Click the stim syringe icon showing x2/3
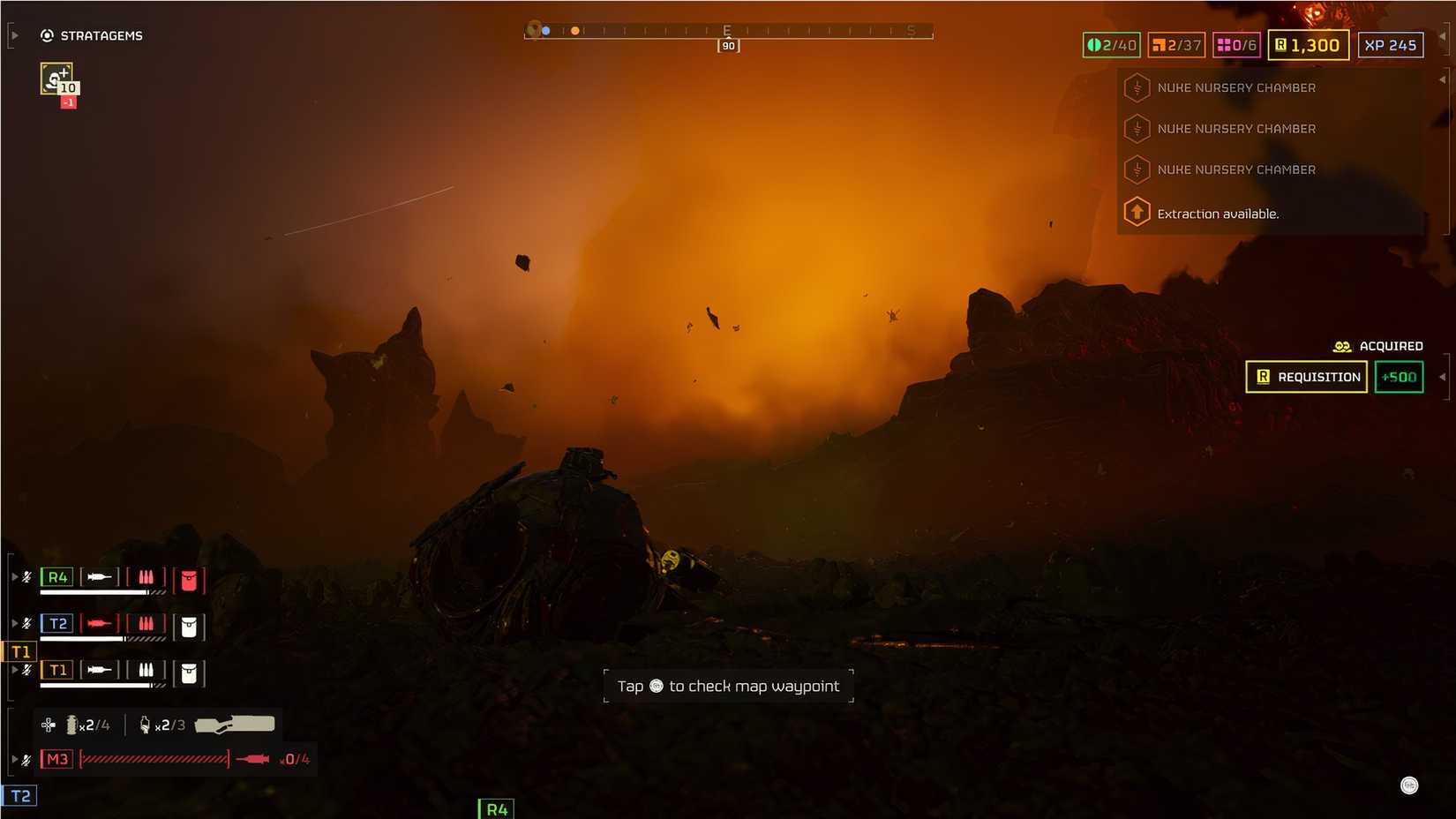This screenshot has height=819, width=1456. click(x=145, y=725)
